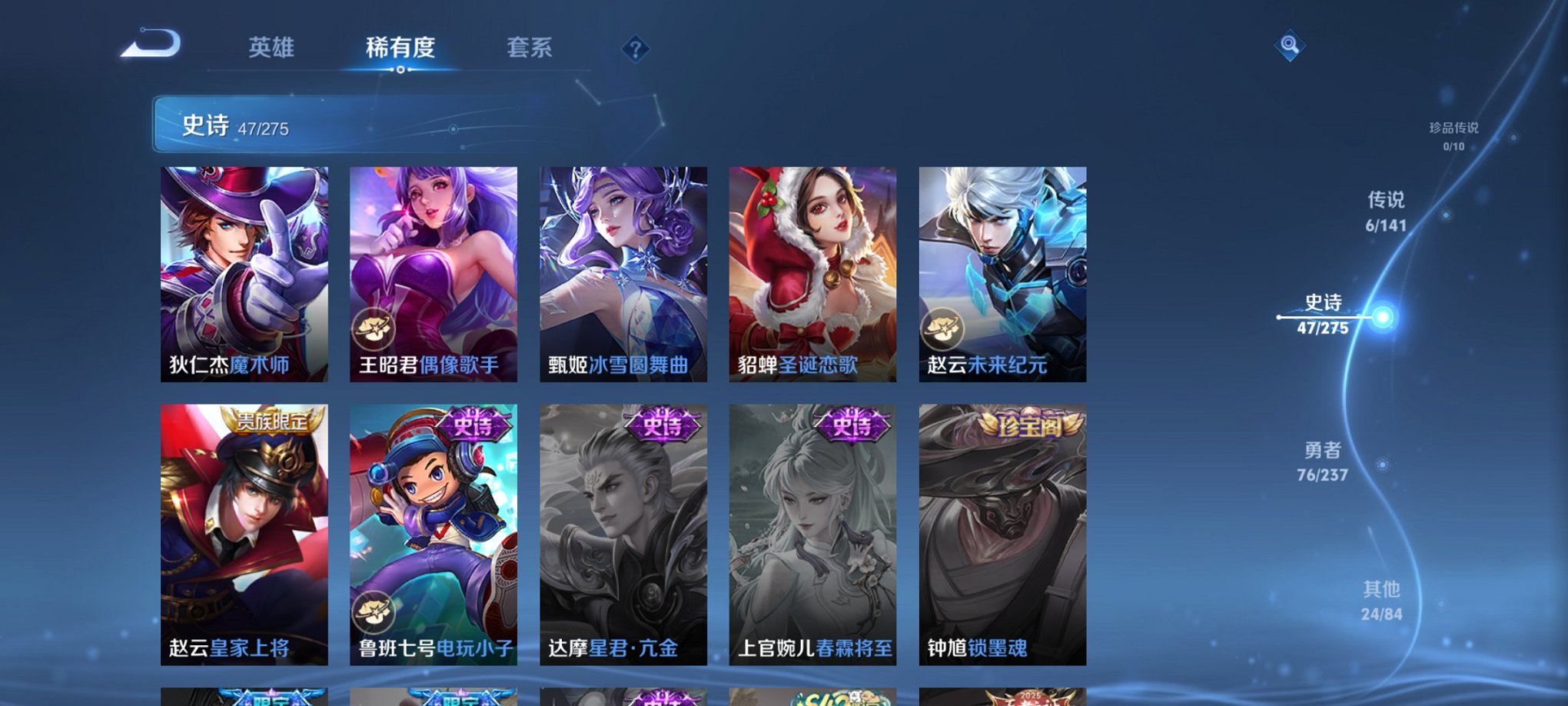Switch to the 英雄 tab
Image resolution: width=1568 pixels, height=706 pixels.
(x=272, y=48)
